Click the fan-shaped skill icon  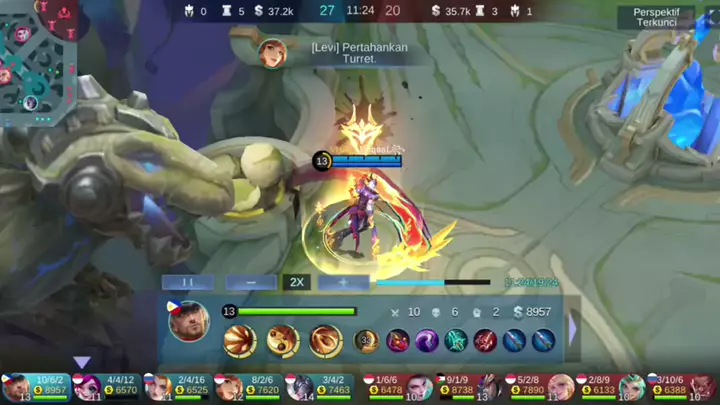click(x=239, y=340)
